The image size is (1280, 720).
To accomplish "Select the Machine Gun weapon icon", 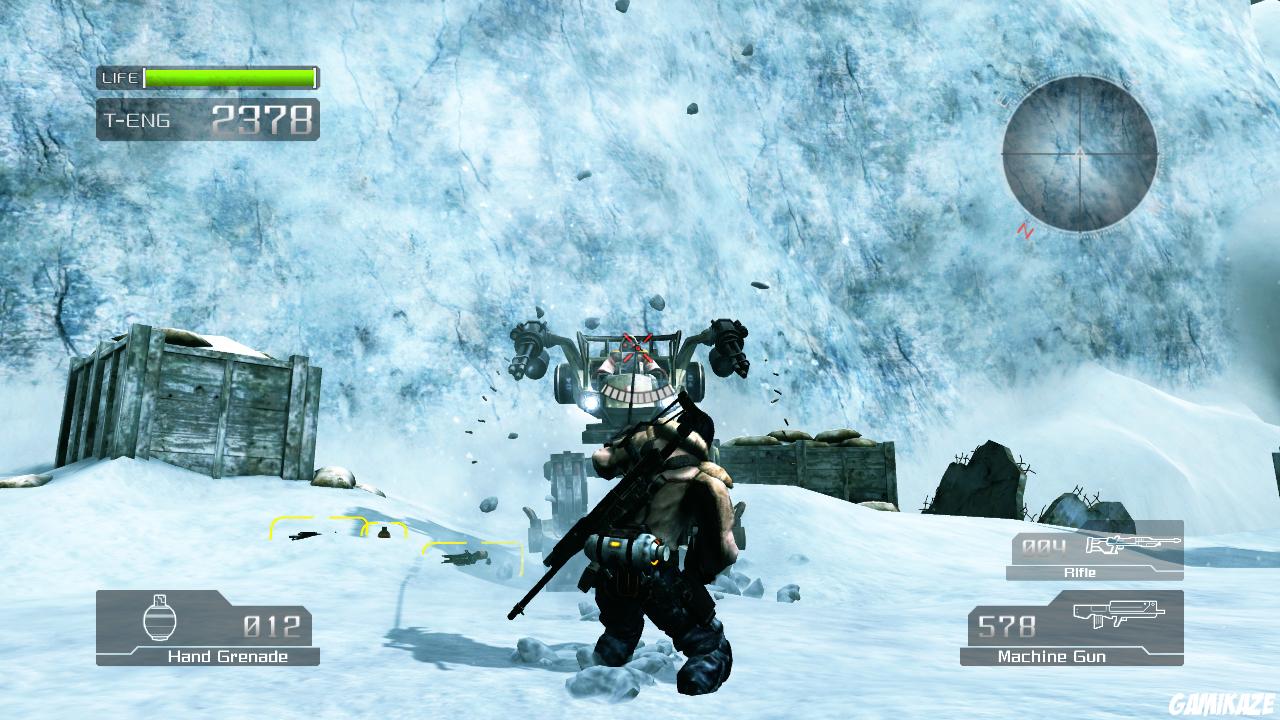I will pyautogui.click(x=1119, y=613).
